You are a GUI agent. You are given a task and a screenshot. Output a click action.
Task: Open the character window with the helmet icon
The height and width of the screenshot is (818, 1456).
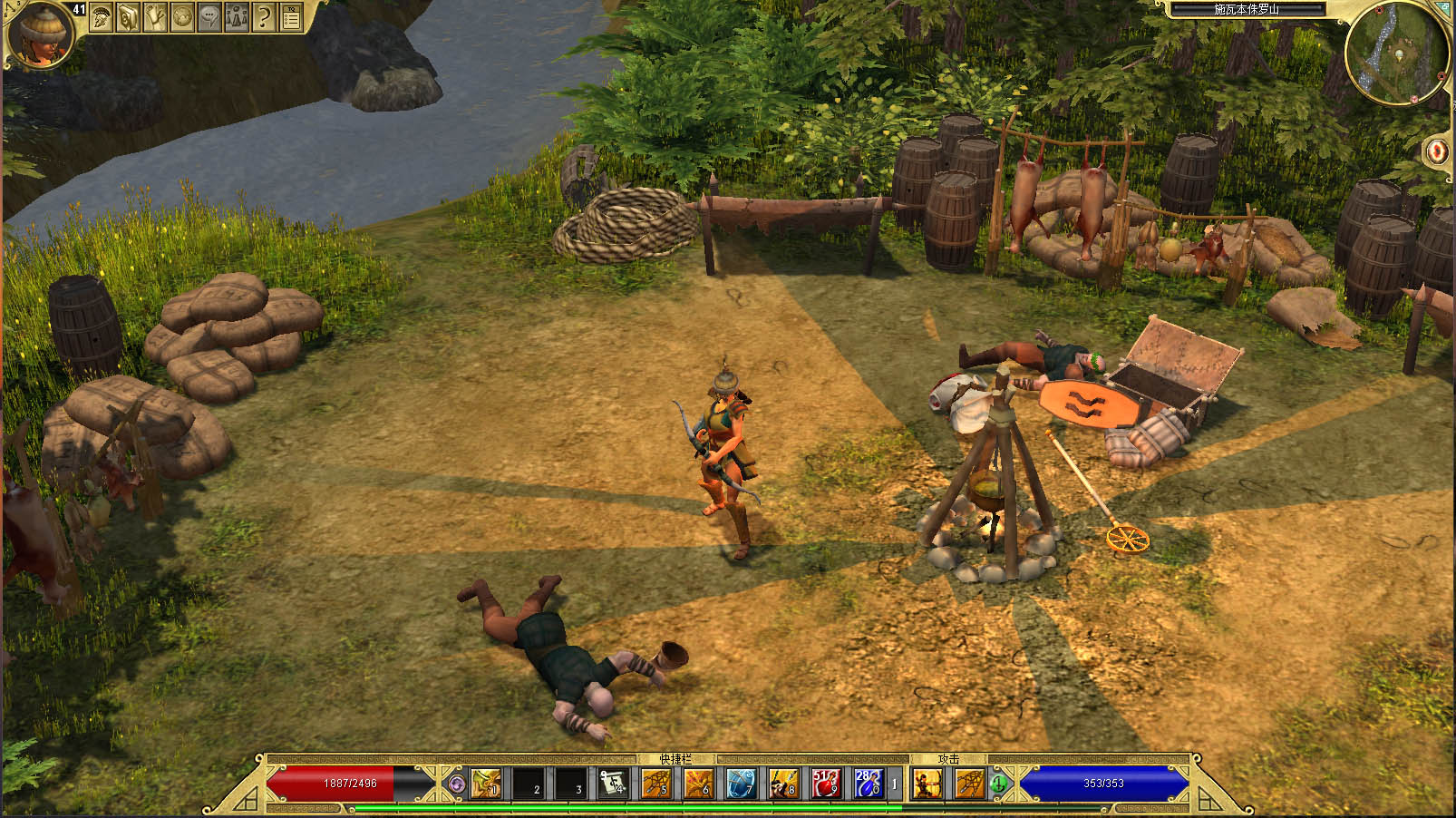(x=101, y=16)
